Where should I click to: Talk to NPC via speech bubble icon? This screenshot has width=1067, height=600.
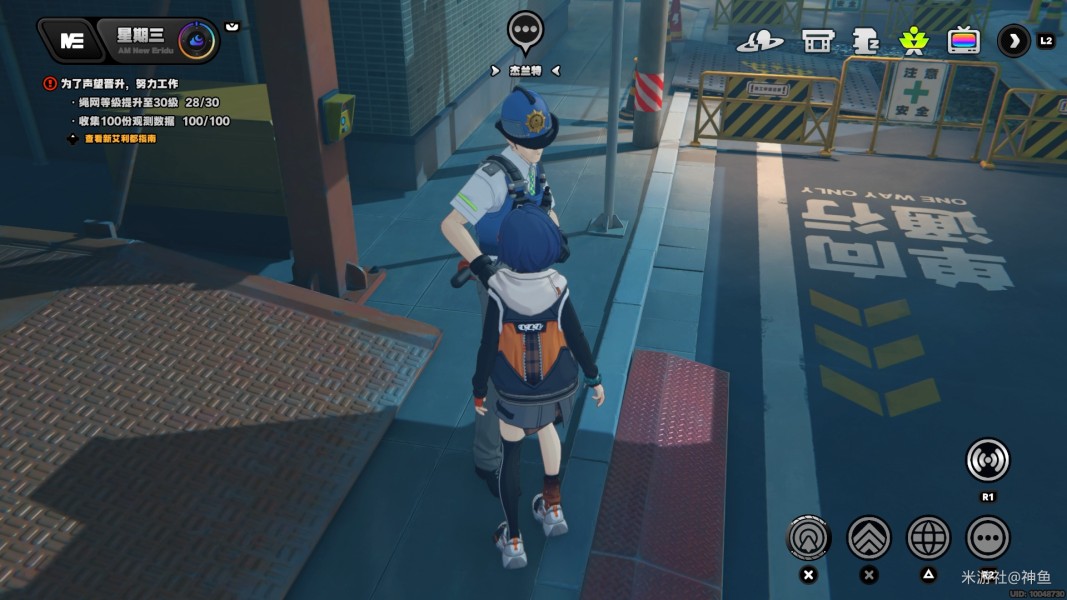point(524,32)
